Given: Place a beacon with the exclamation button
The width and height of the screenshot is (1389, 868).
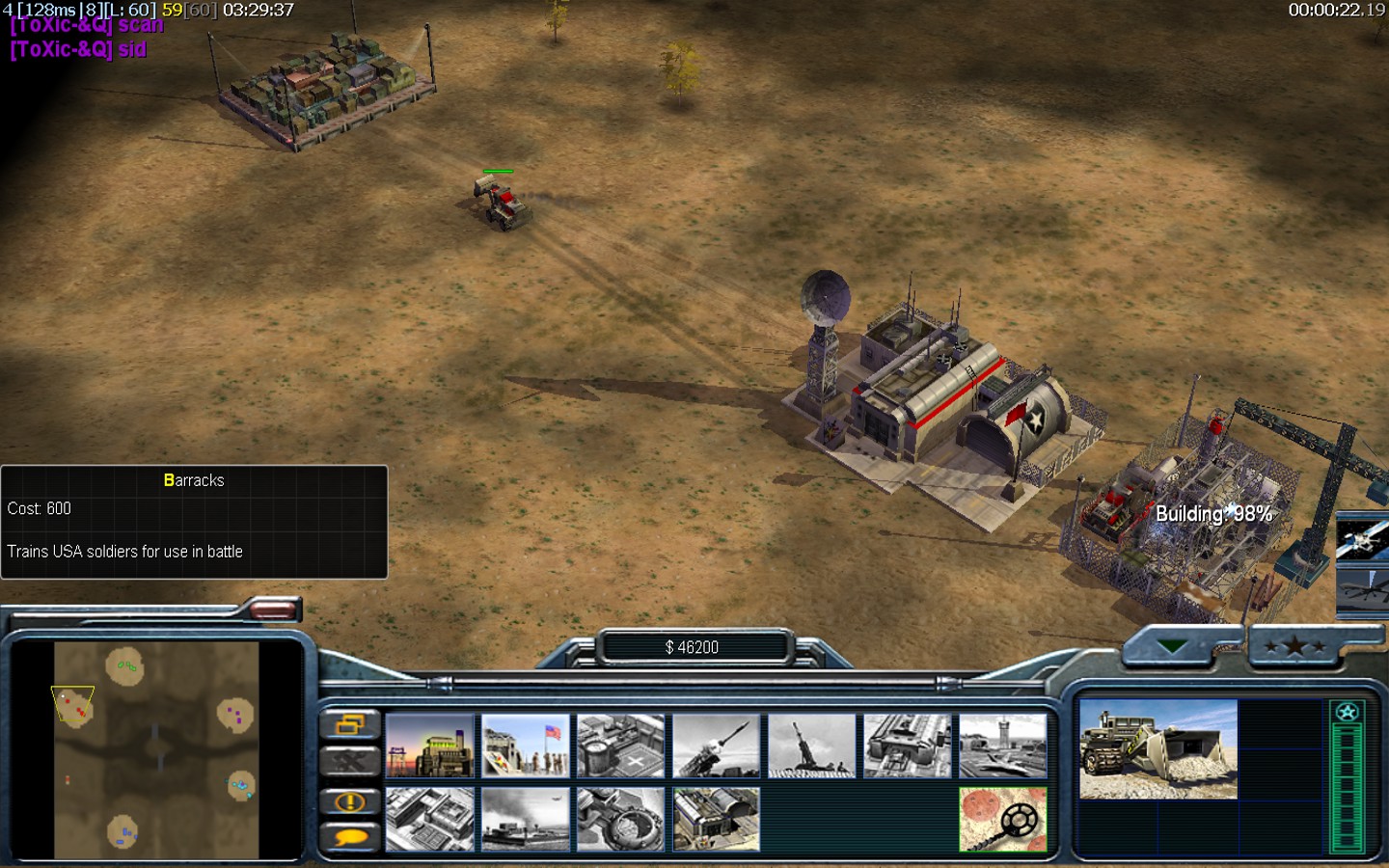Looking at the screenshot, I should tap(349, 801).
